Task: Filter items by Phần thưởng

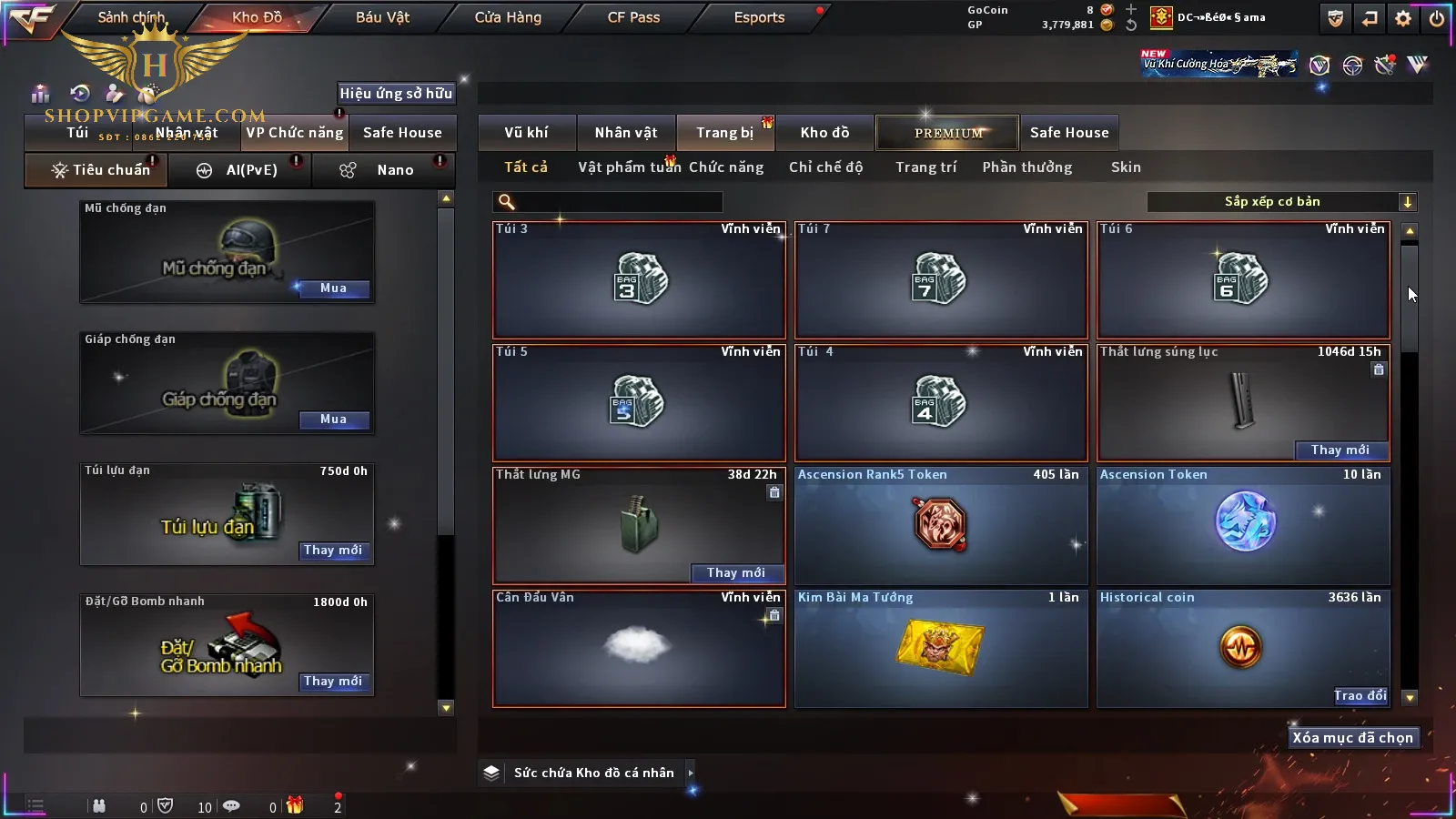Action: click(1026, 167)
